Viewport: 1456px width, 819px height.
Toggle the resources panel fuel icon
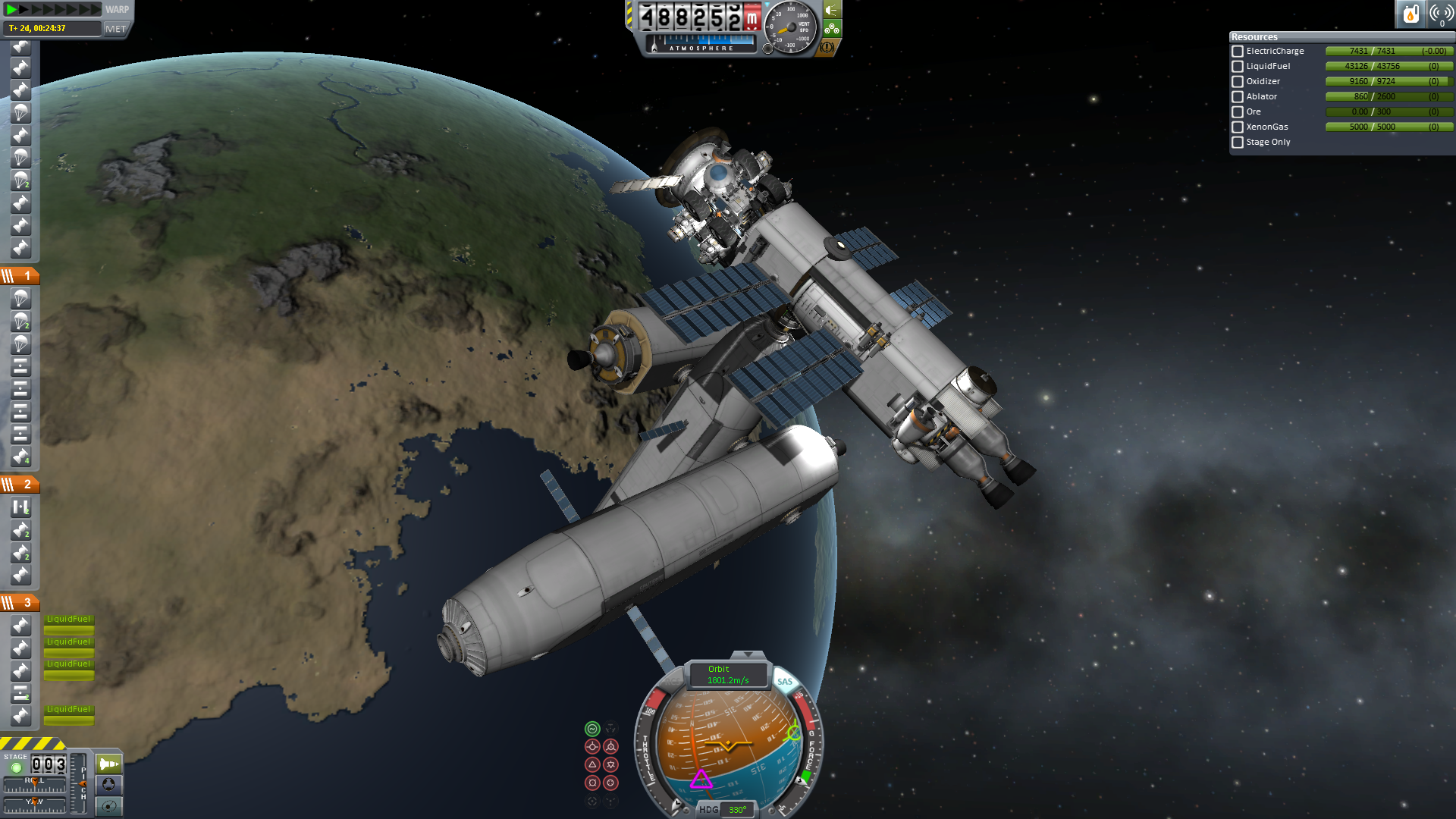(x=1410, y=13)
